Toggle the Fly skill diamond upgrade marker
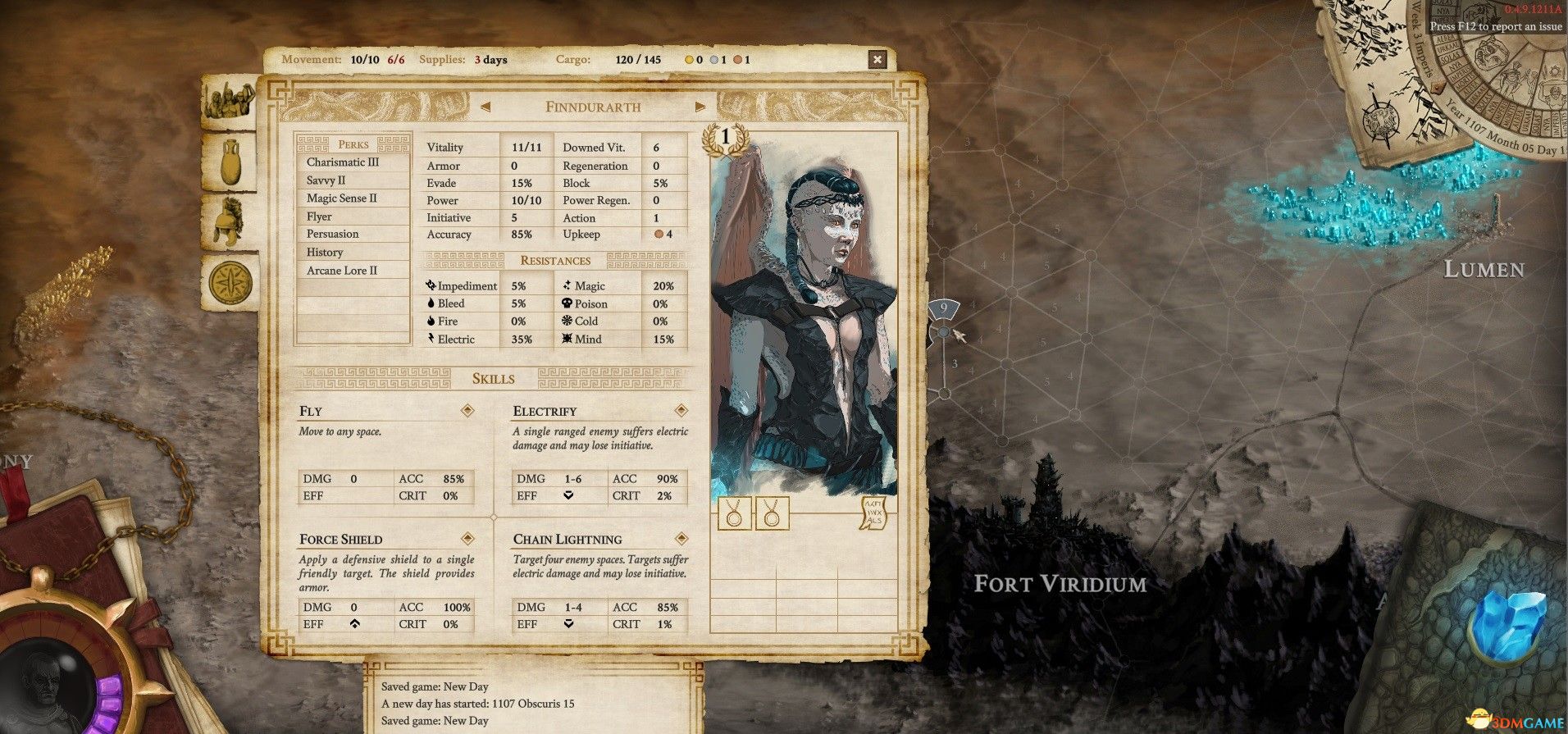The height and width of the screenshot is (734, 1568). 467,408
